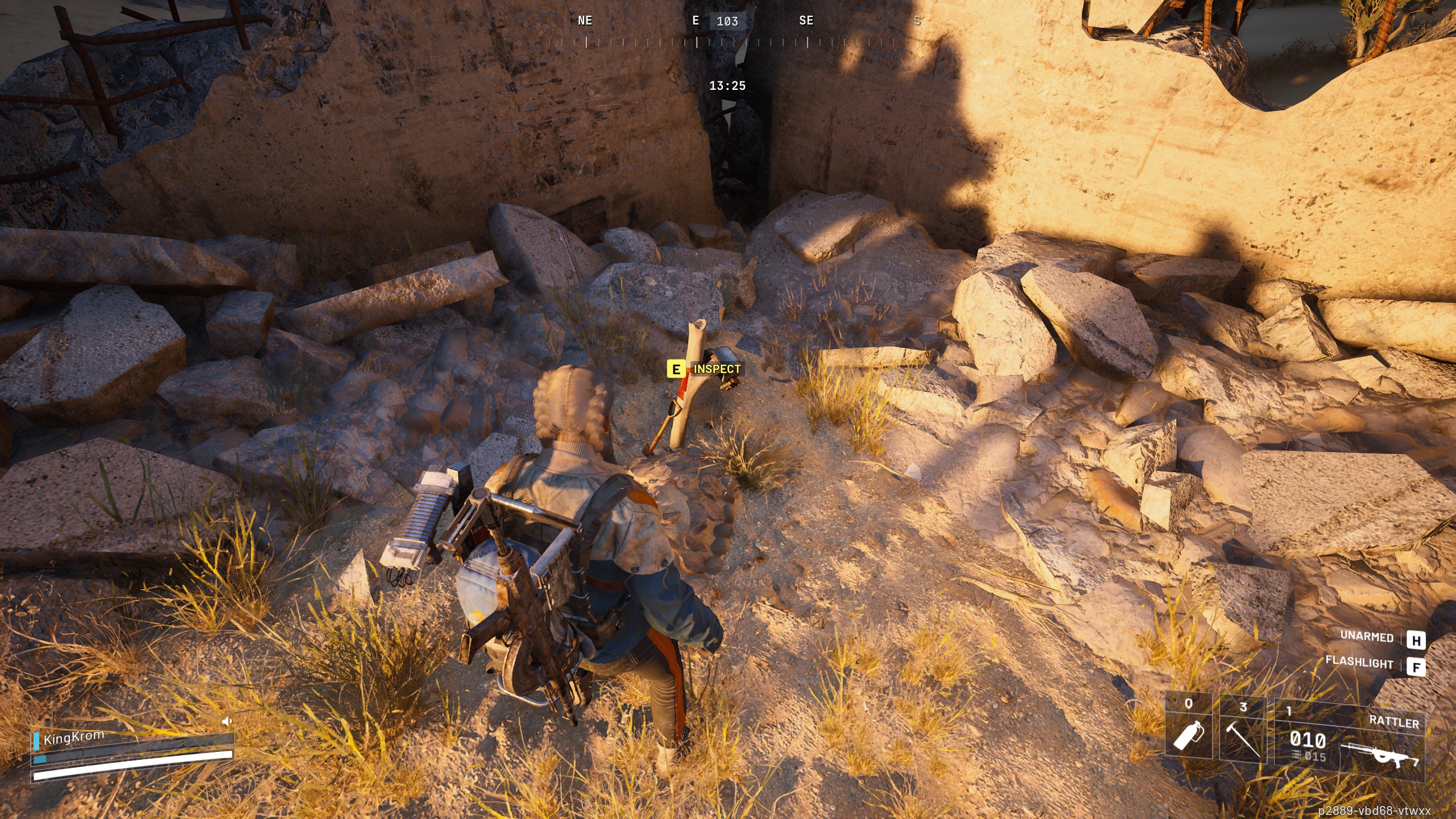The height and width of the screenshot is (819, 1456).
Task: Select the water bottle in the hotbar
Action: pos(1189,737)
